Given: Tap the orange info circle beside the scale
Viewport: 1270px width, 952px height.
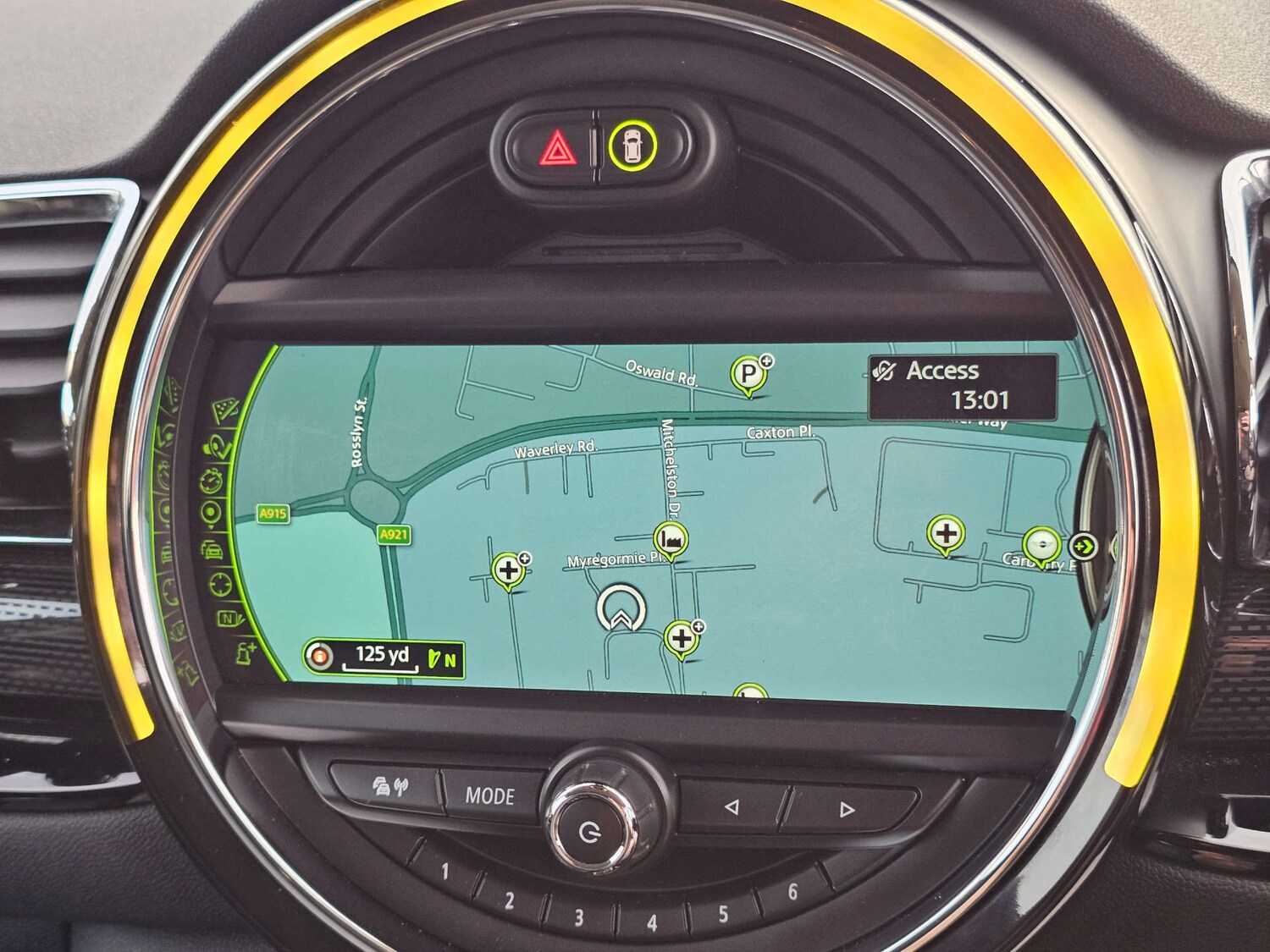Looking at the screenshot, I should 319,657.
